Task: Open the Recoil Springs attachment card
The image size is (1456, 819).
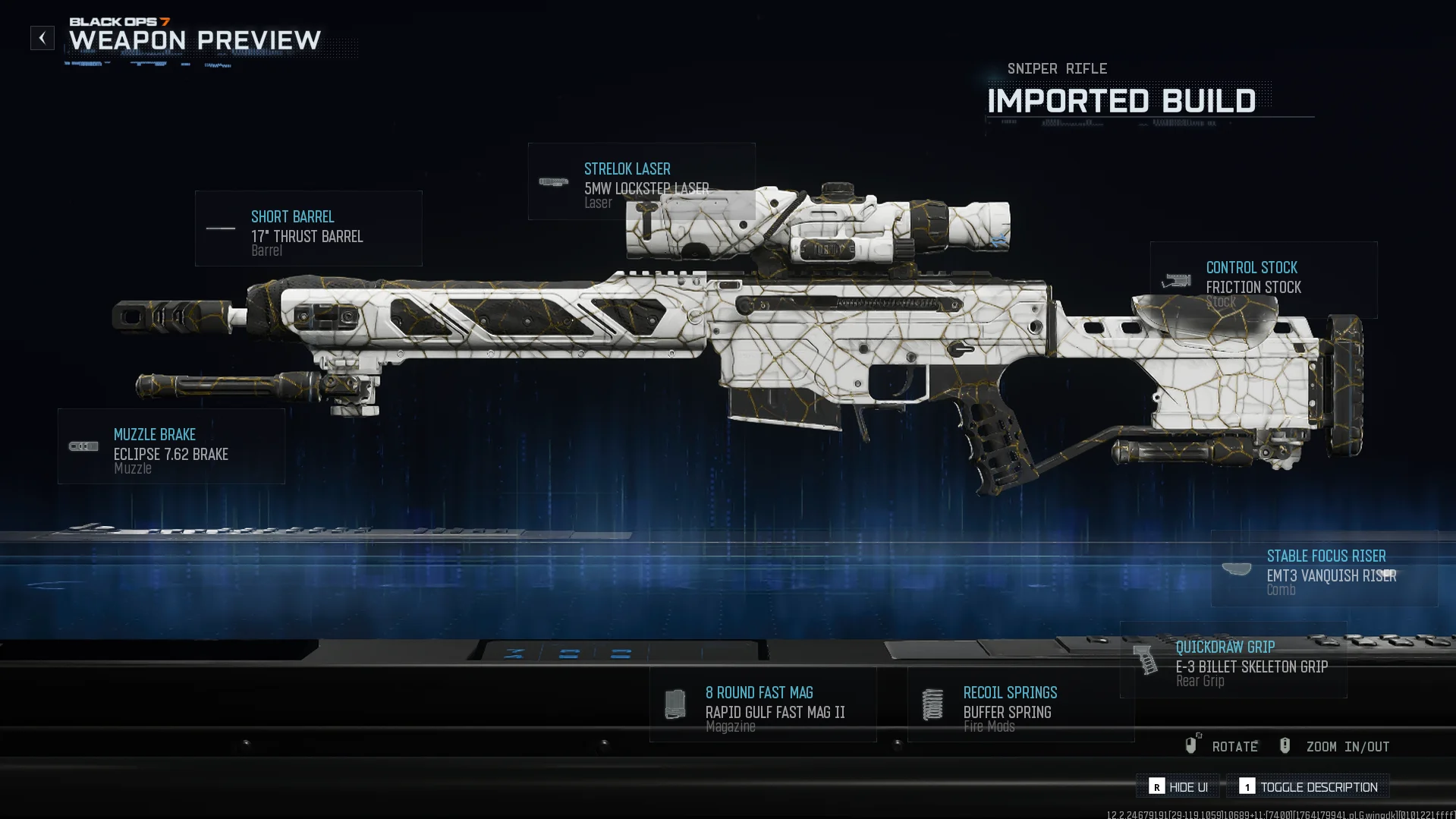Action: 1020,704
